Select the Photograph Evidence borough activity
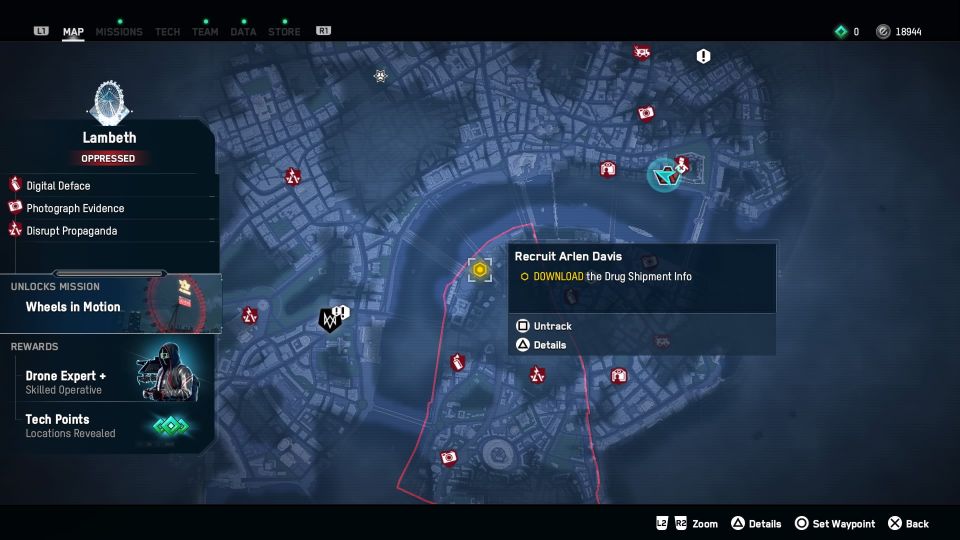 pos(75,208)
